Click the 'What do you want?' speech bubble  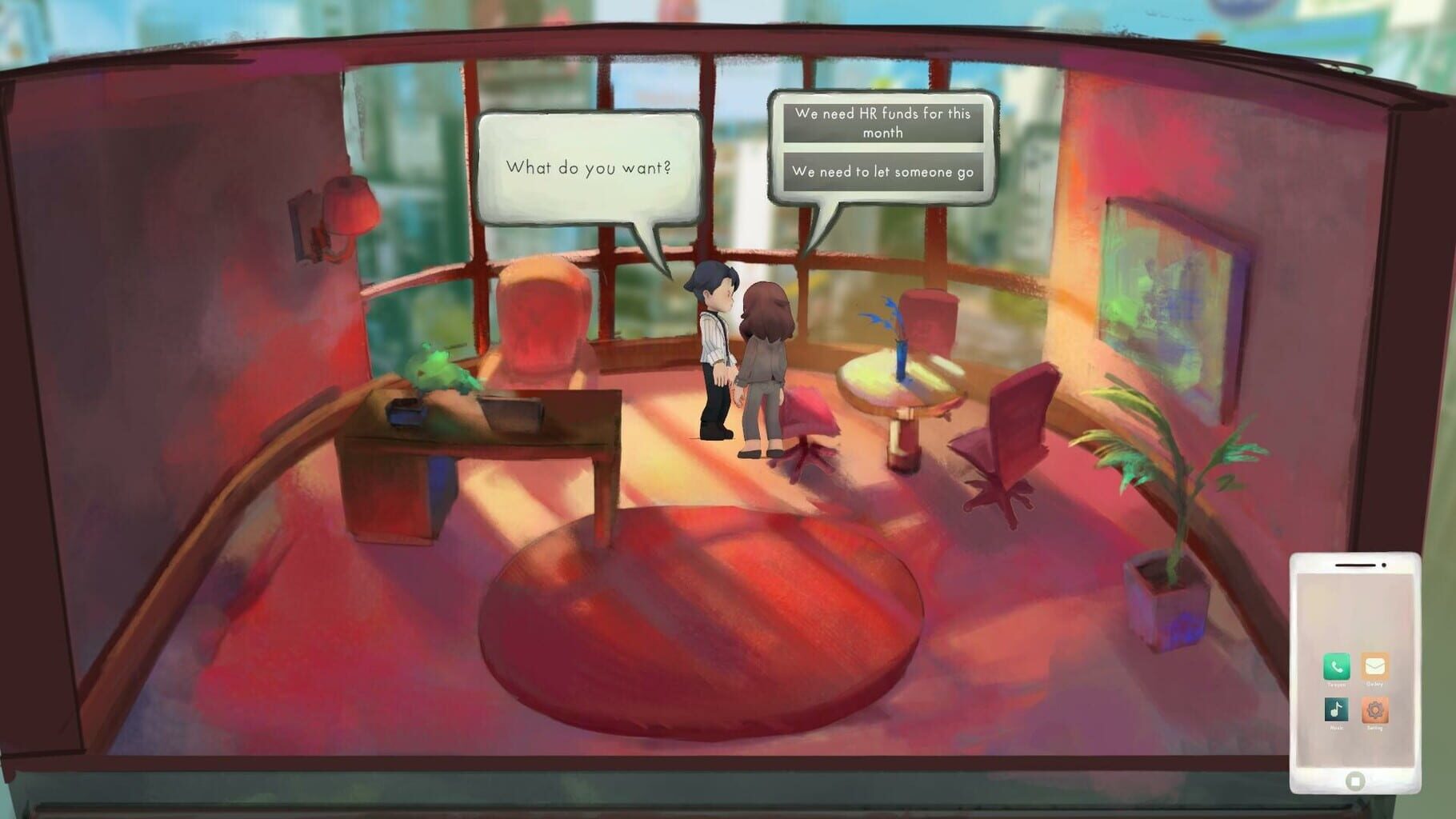click(x=590, y=168)
